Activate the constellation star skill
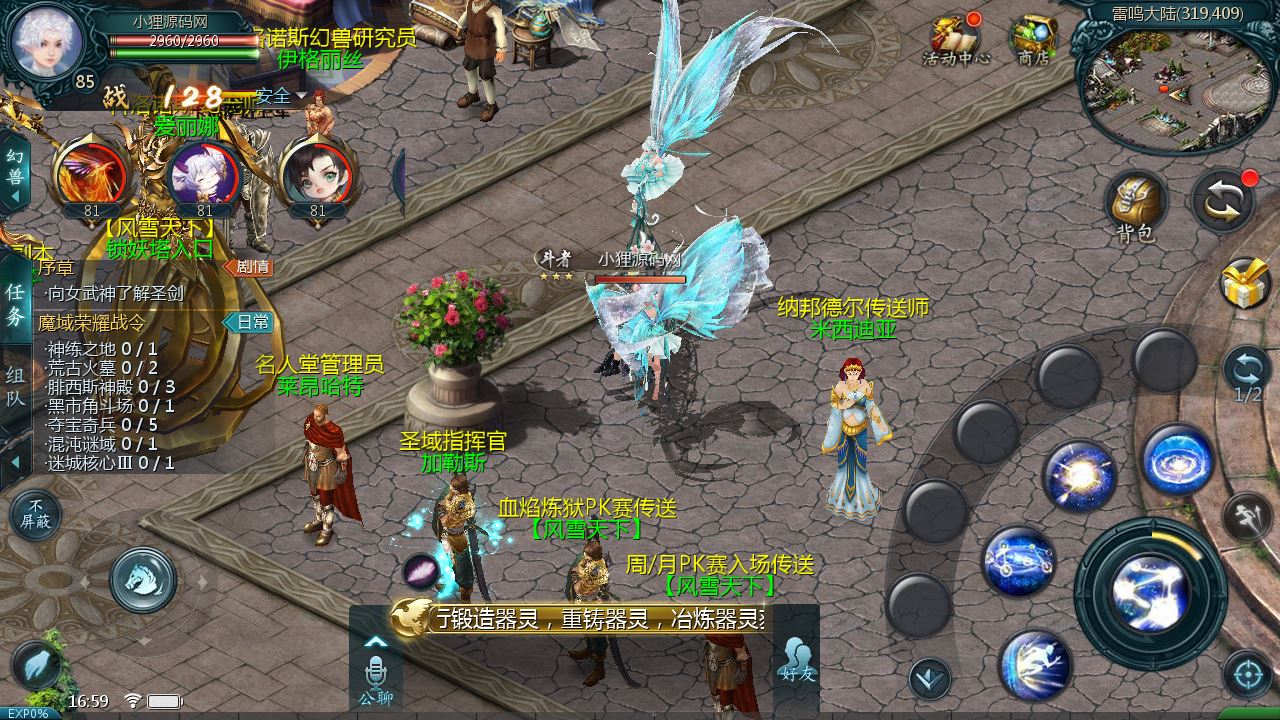1280x720 pixels. click(x=1018, y=562)
